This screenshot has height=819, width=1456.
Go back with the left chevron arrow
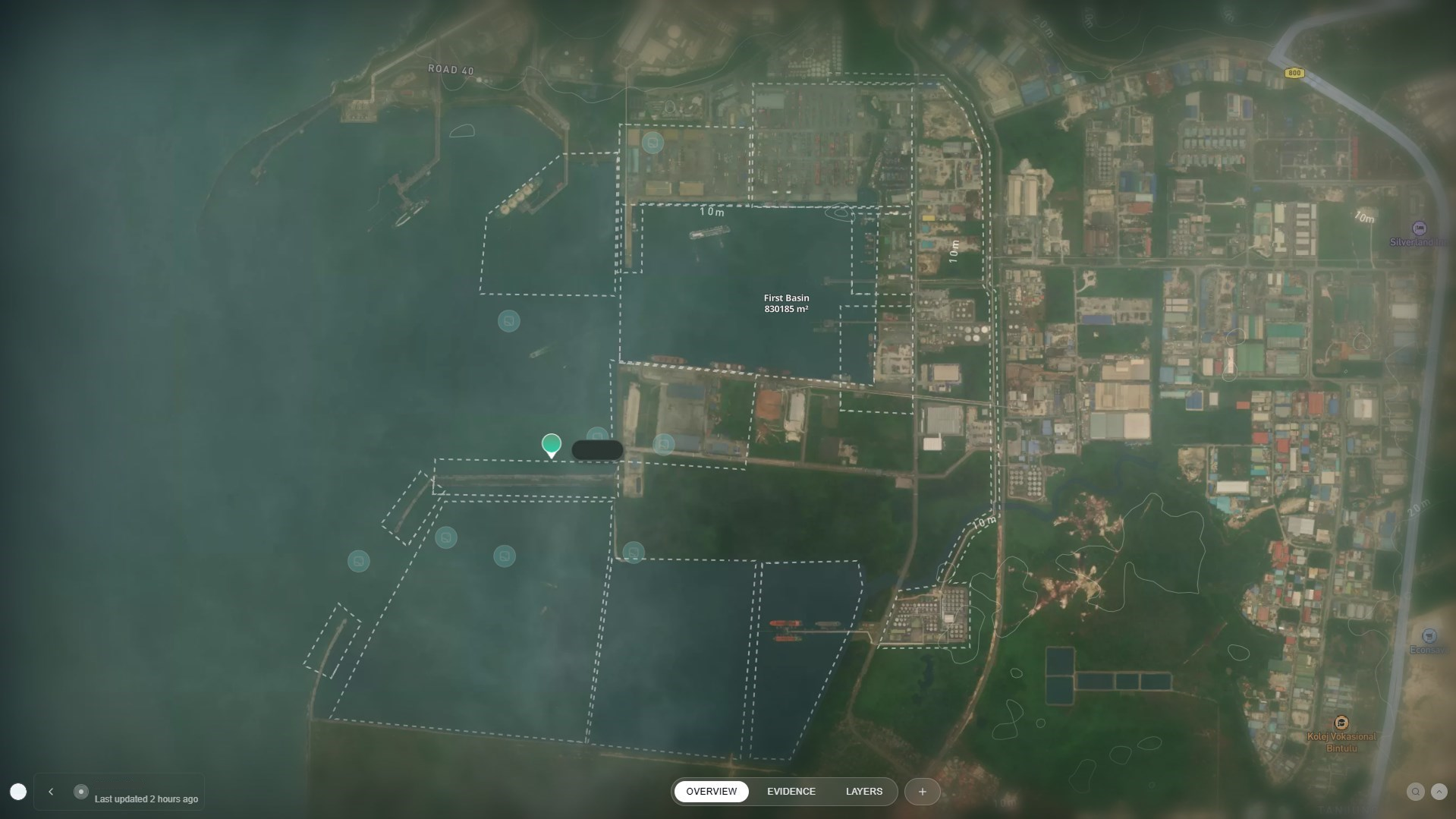tap(51, 792)
